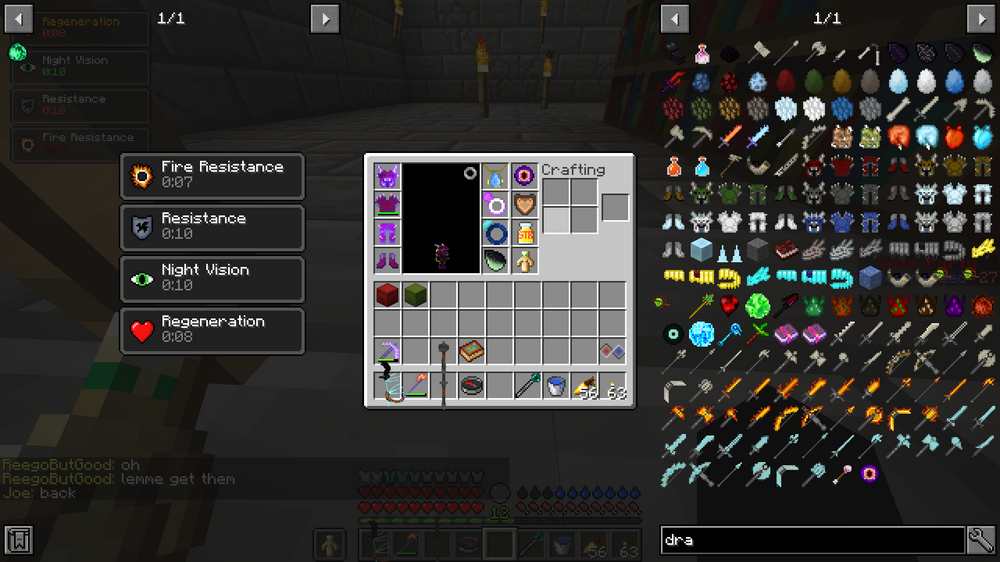Click the JEI search box containing "dra"
Image resolution: width=1000 pixels, height=562 pixels.
tap(812, 540)
